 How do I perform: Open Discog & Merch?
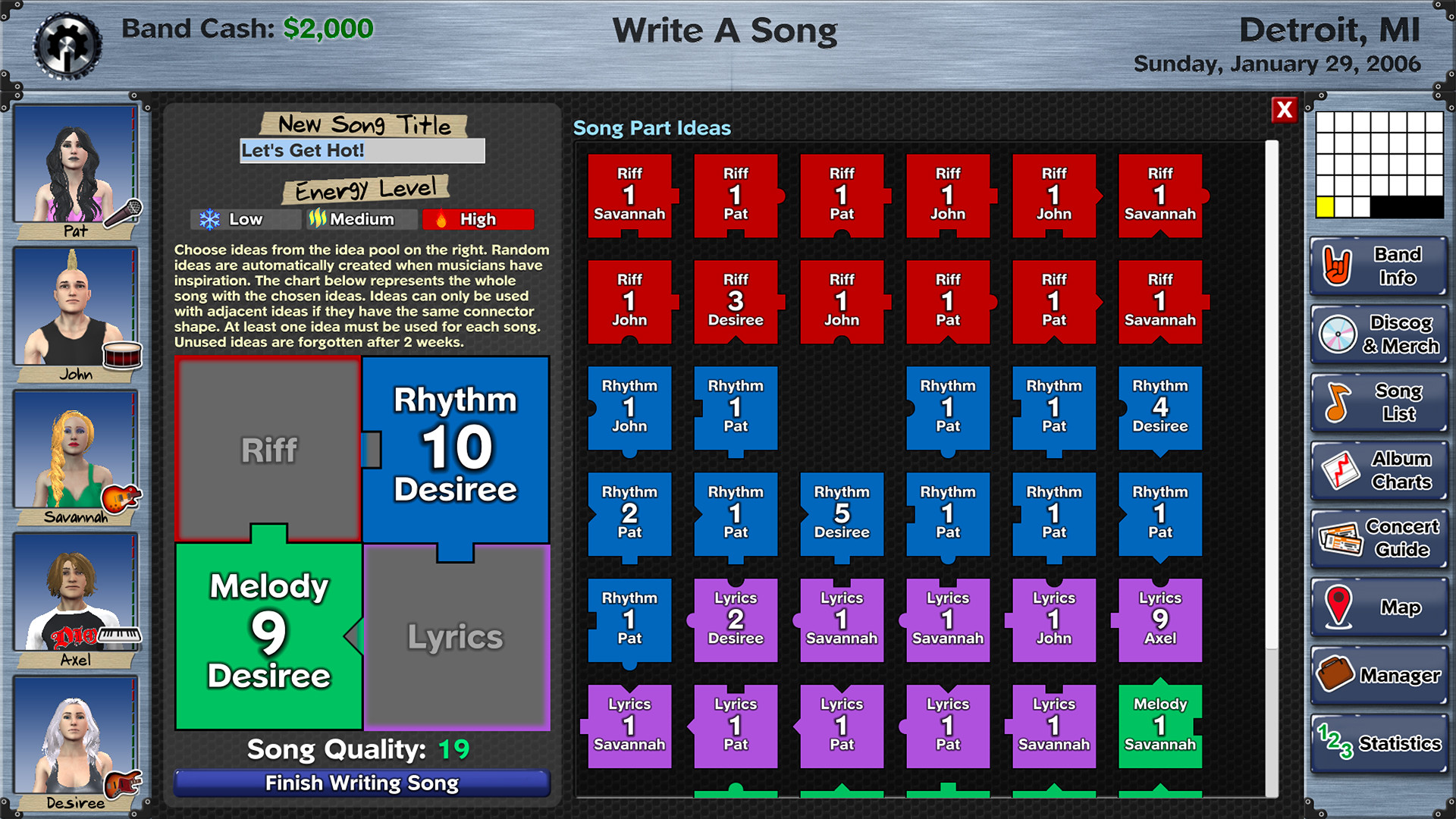[1378, 334]
